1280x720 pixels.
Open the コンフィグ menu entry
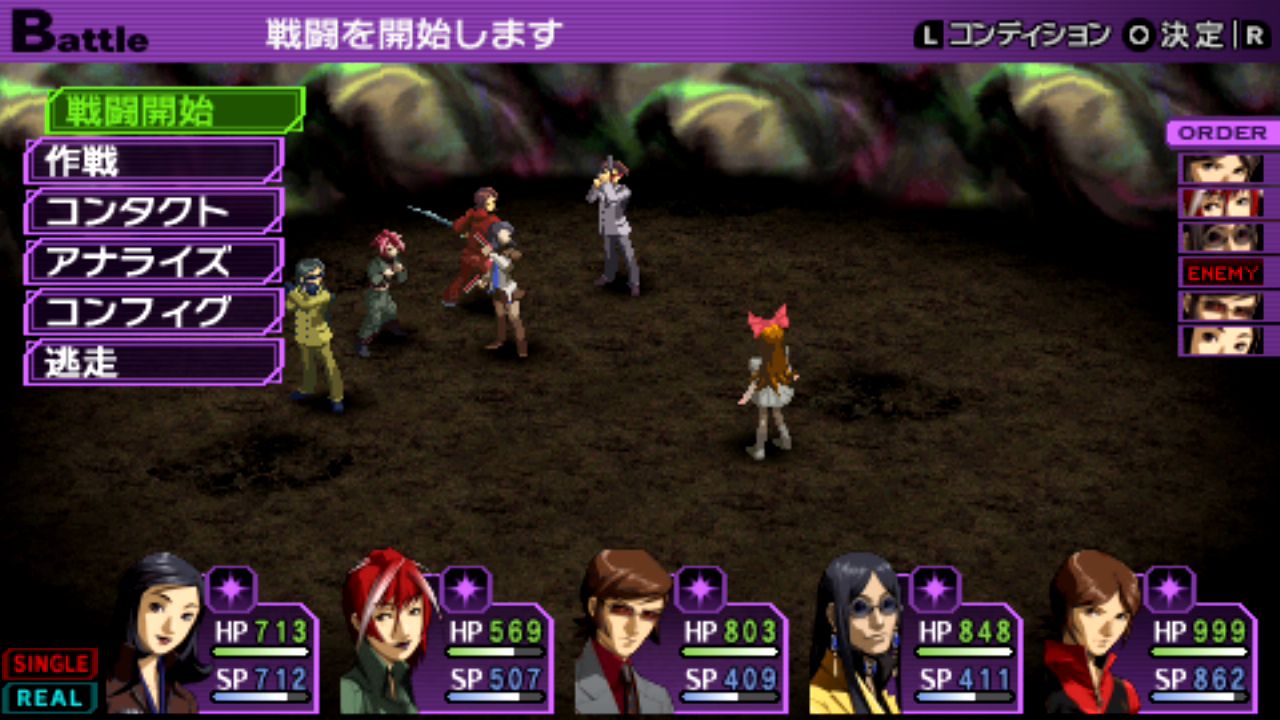coord(154,312)
